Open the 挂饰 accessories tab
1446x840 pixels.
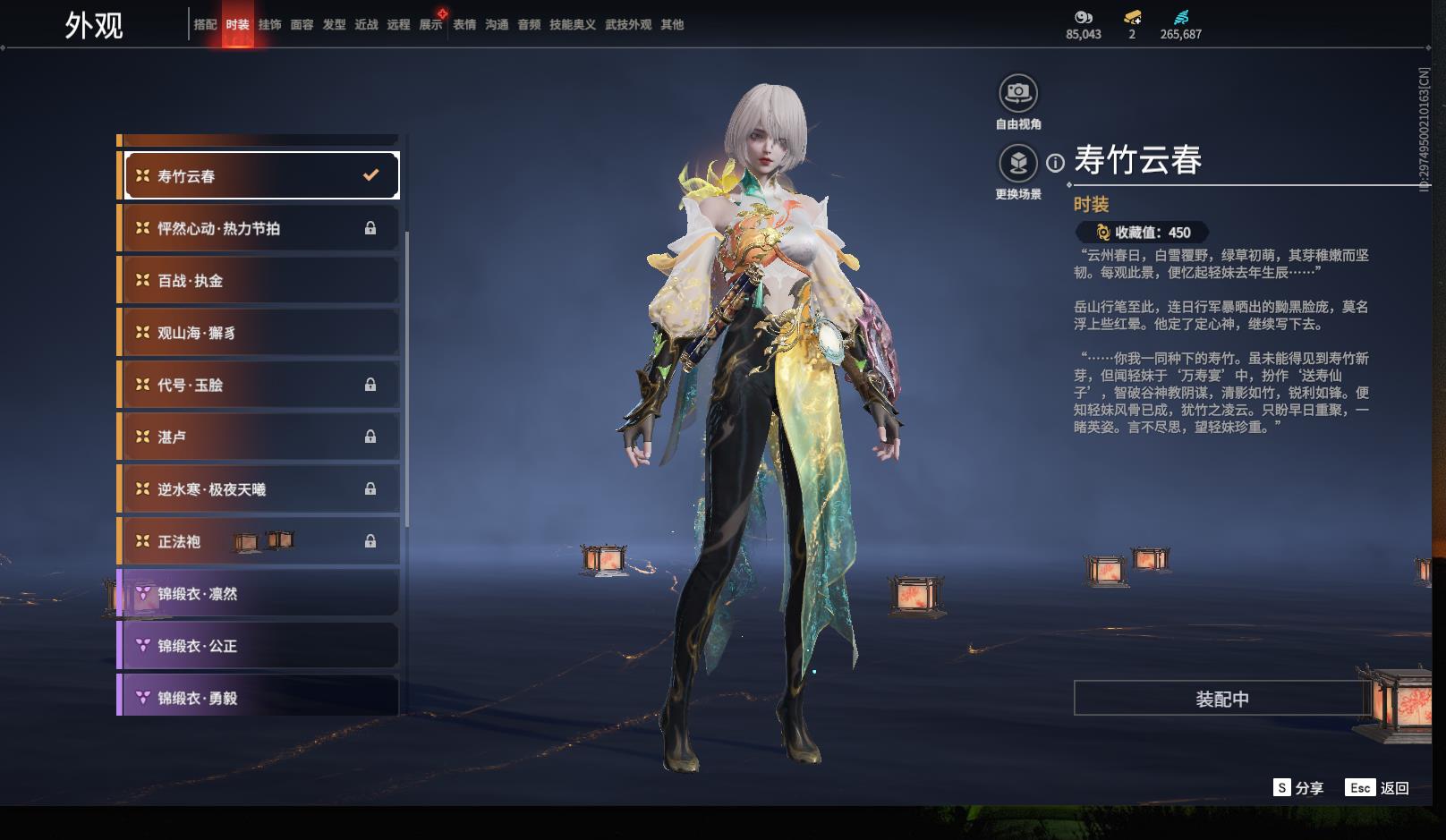pyautogui.click(x=269, y=25)
